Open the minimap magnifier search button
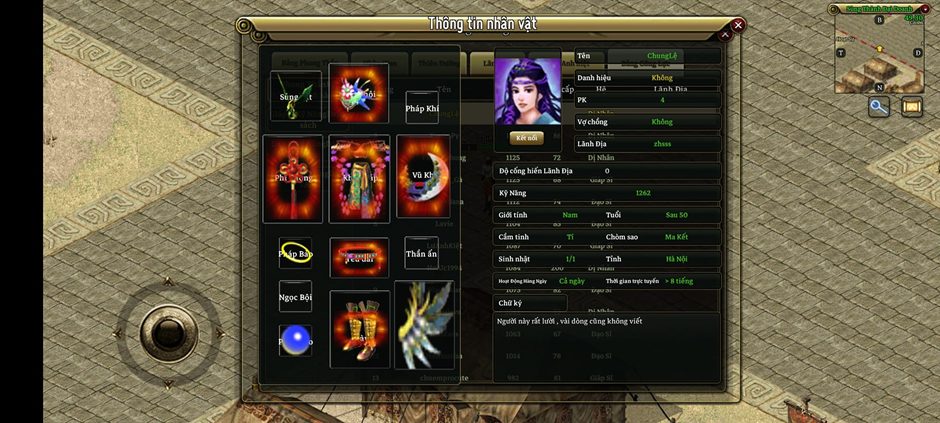Screen dimensions: 940x423 click(879, 106)
